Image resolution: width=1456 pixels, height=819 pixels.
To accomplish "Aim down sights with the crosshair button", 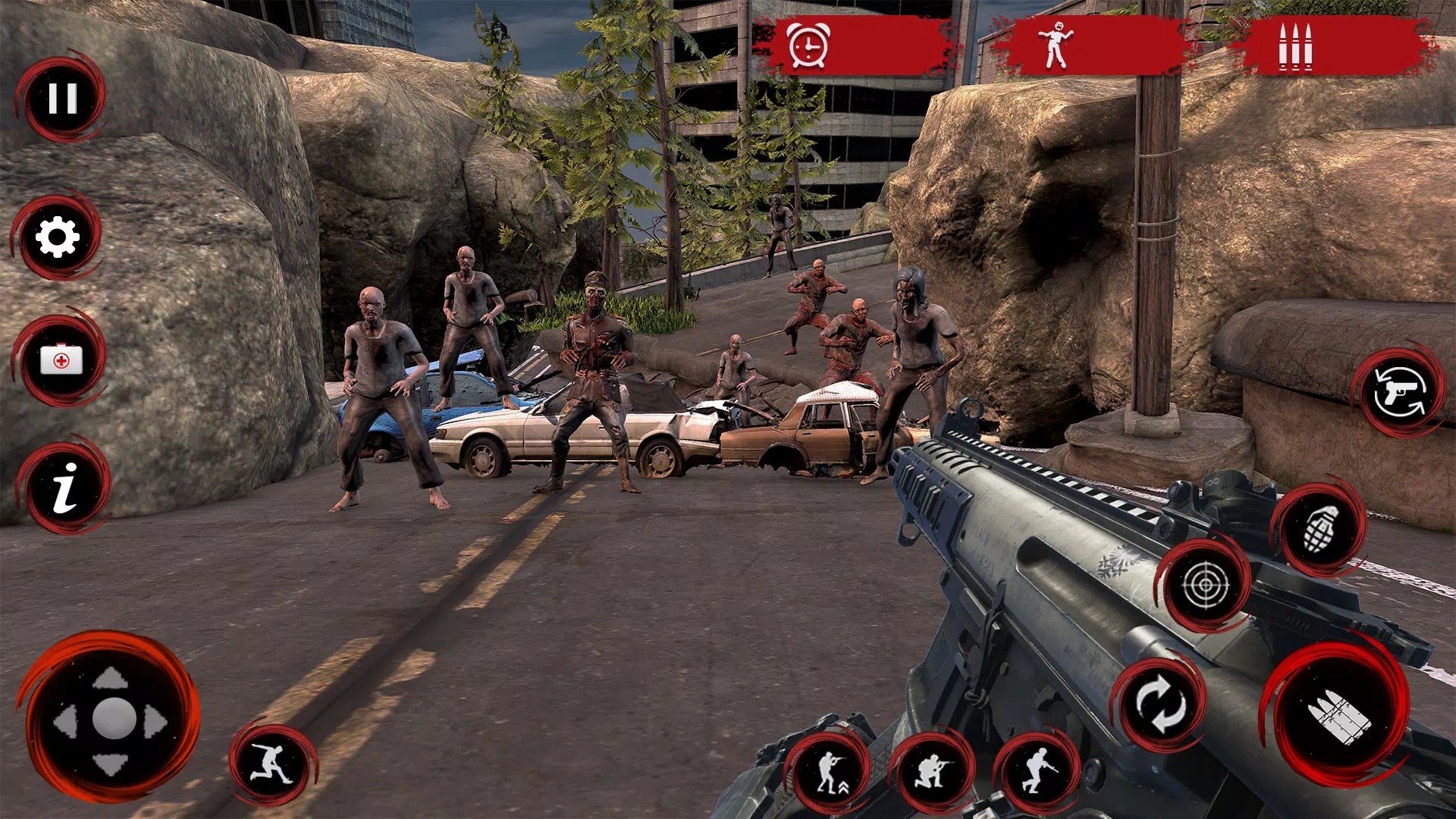I will coord(1205,585).
